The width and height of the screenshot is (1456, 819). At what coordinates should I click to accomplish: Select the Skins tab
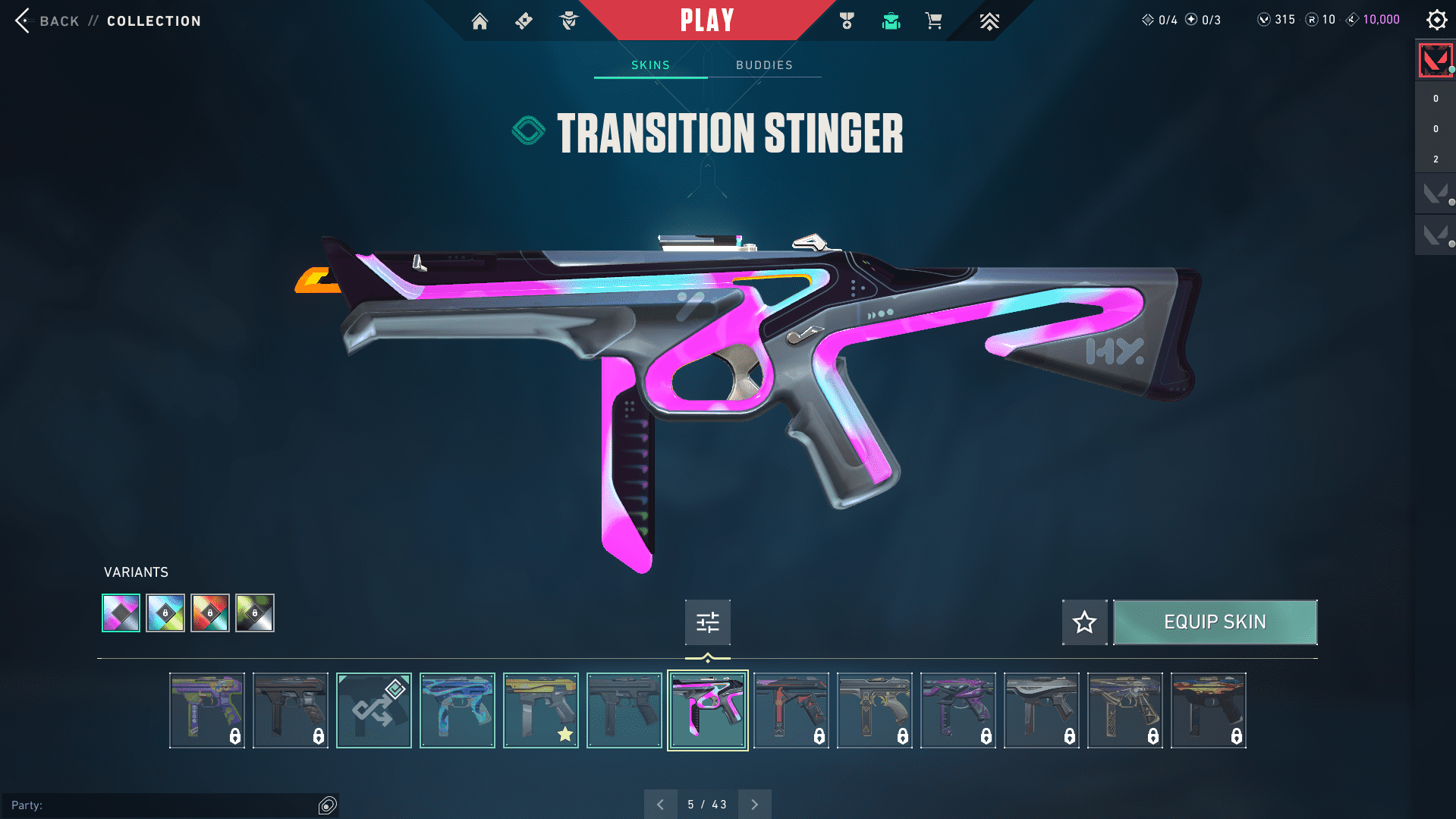[650, 65]
